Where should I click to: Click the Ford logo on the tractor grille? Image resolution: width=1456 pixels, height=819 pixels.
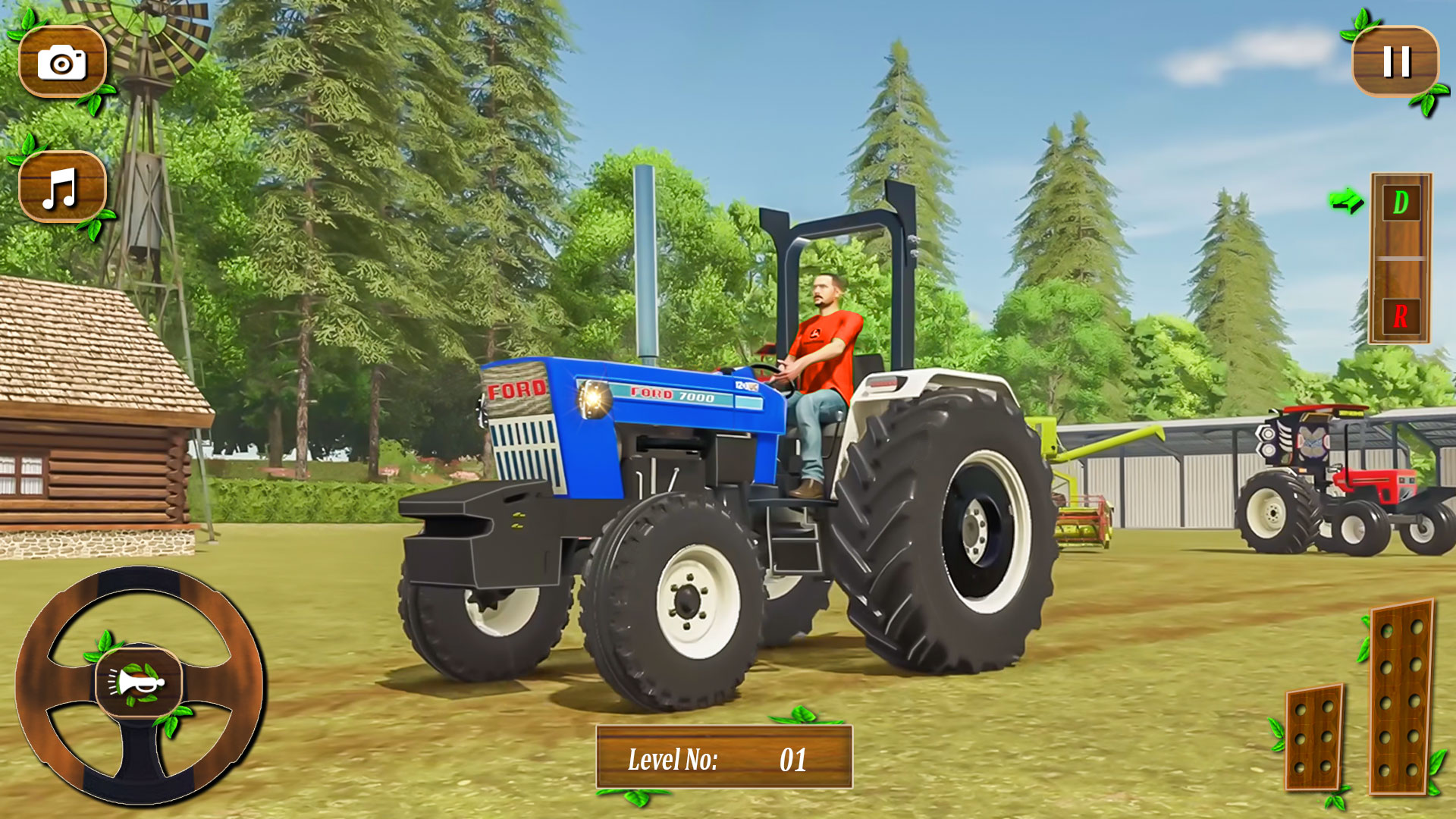click(517, 388)
